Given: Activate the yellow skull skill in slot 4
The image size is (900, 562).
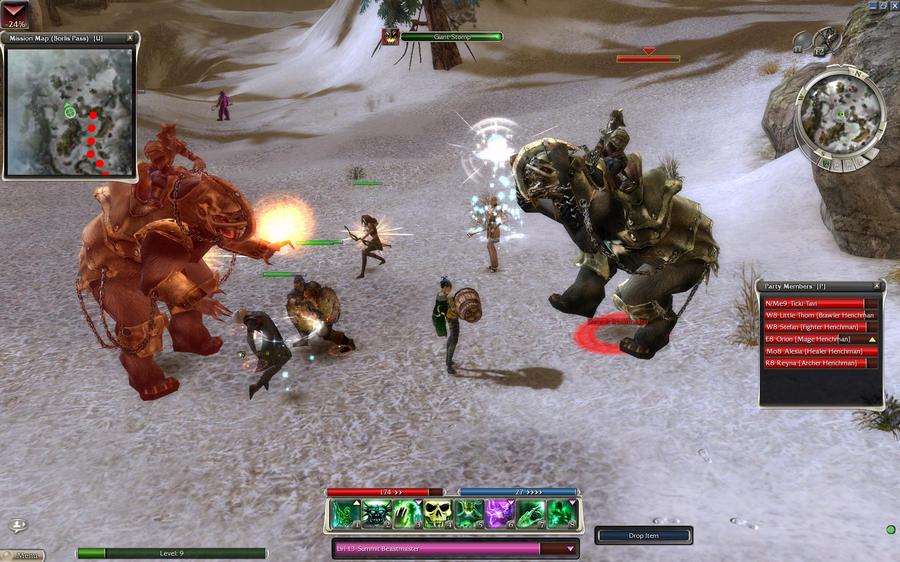Looking at the screenshot, I should coord(438,514).
